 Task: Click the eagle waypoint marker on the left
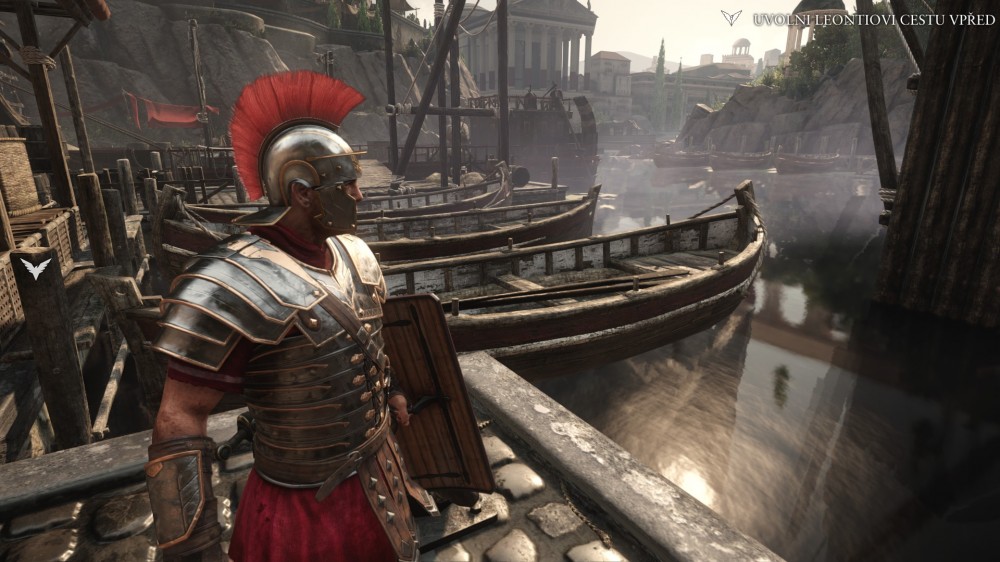pyautogui.click(x=34, y=268)
